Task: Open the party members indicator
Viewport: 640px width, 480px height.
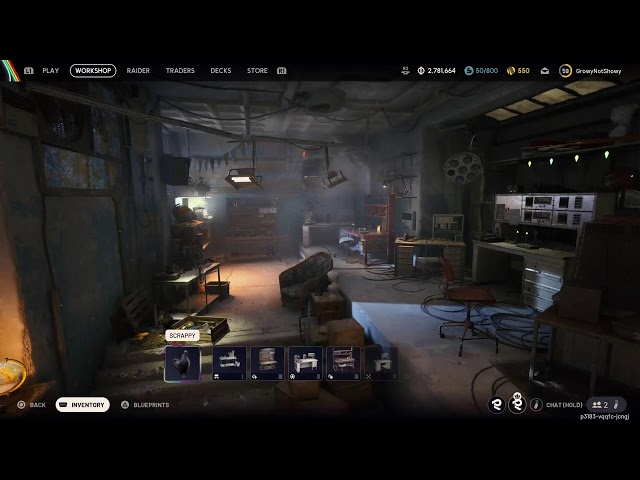Action: coord(600,405)
